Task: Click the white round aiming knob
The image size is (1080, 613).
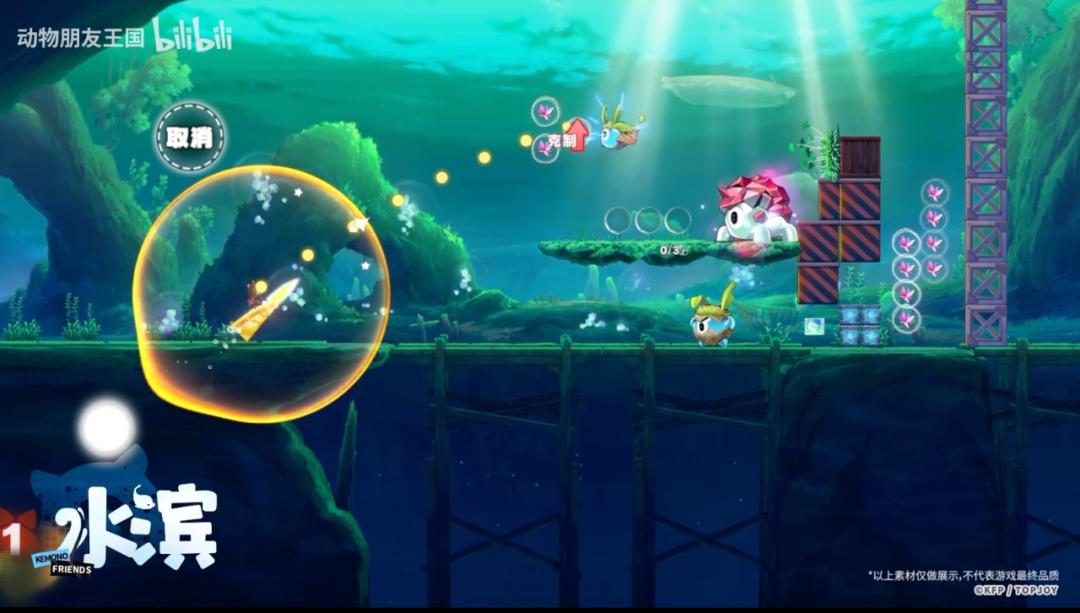Action: click(106, 427)
